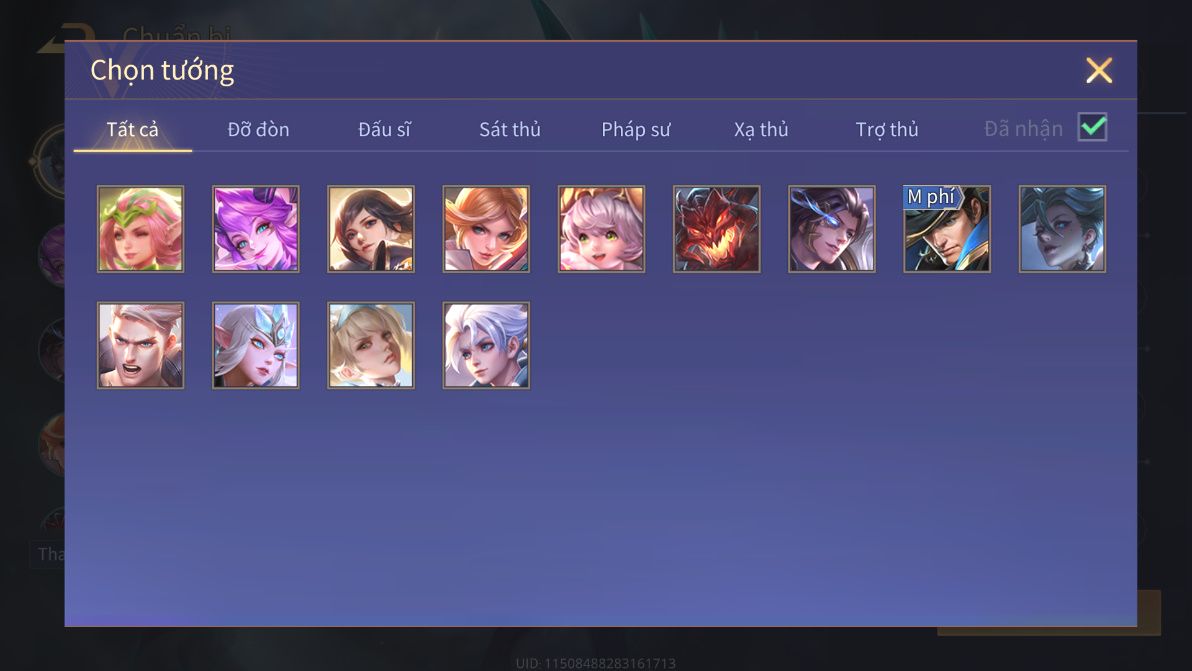This screenshot has height=671, width=1192.
Task: Close the Chọn tướng hero selection window
Action: [x=1098, y=70]
